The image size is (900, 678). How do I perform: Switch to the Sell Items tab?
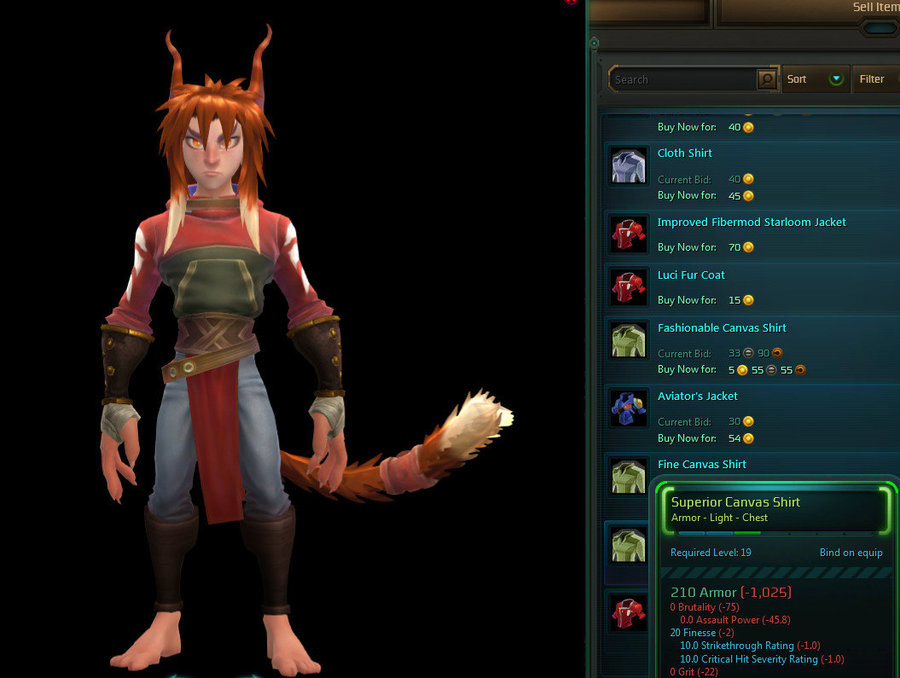pyautogui.click(x=874, y=8)
